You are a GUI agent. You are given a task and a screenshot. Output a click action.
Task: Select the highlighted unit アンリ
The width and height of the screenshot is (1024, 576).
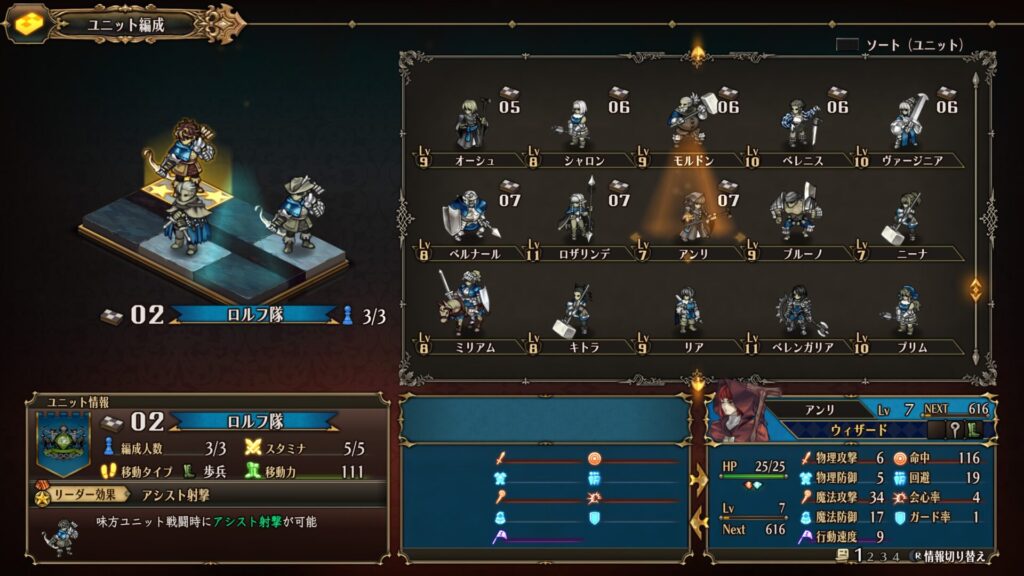[x=692, y=217]
